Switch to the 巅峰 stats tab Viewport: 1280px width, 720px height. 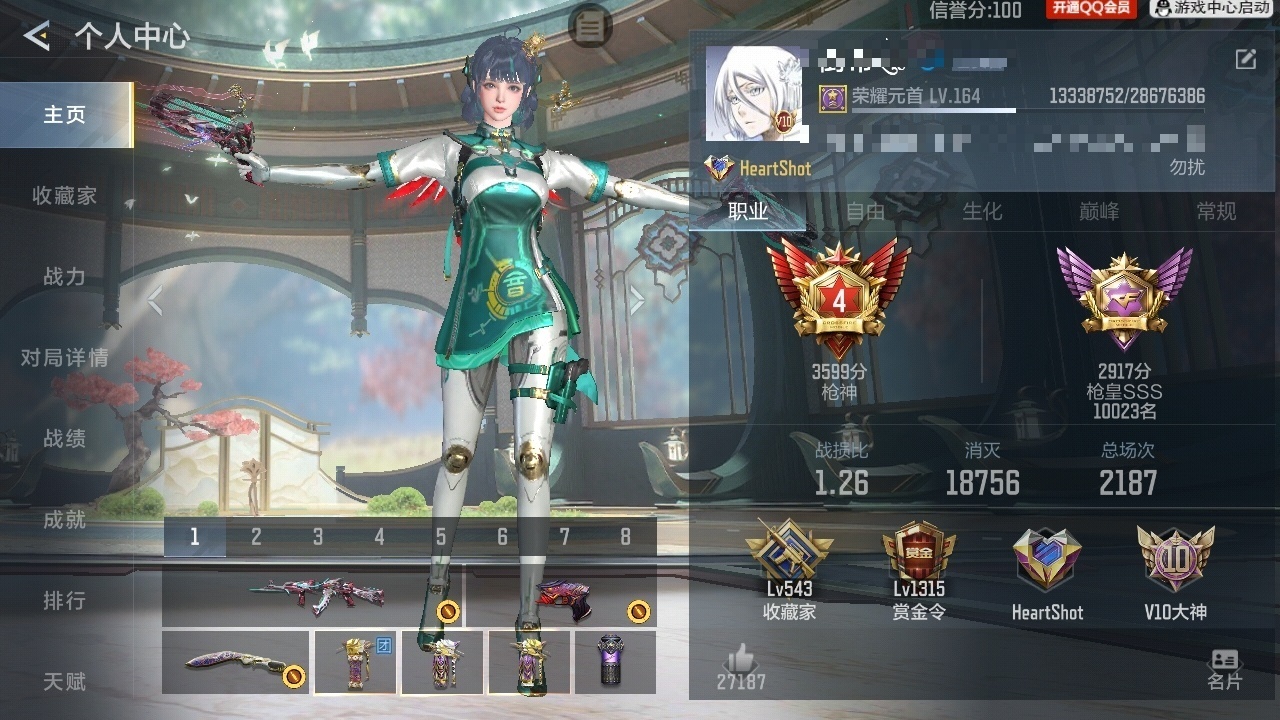[1099, 212]
